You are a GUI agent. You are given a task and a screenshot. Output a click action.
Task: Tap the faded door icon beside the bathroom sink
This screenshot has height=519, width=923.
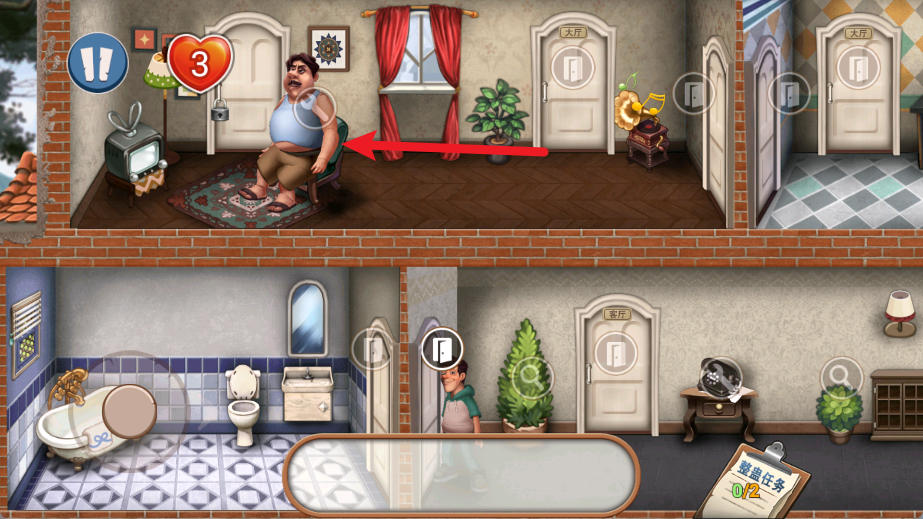click(x=372, y=350)
